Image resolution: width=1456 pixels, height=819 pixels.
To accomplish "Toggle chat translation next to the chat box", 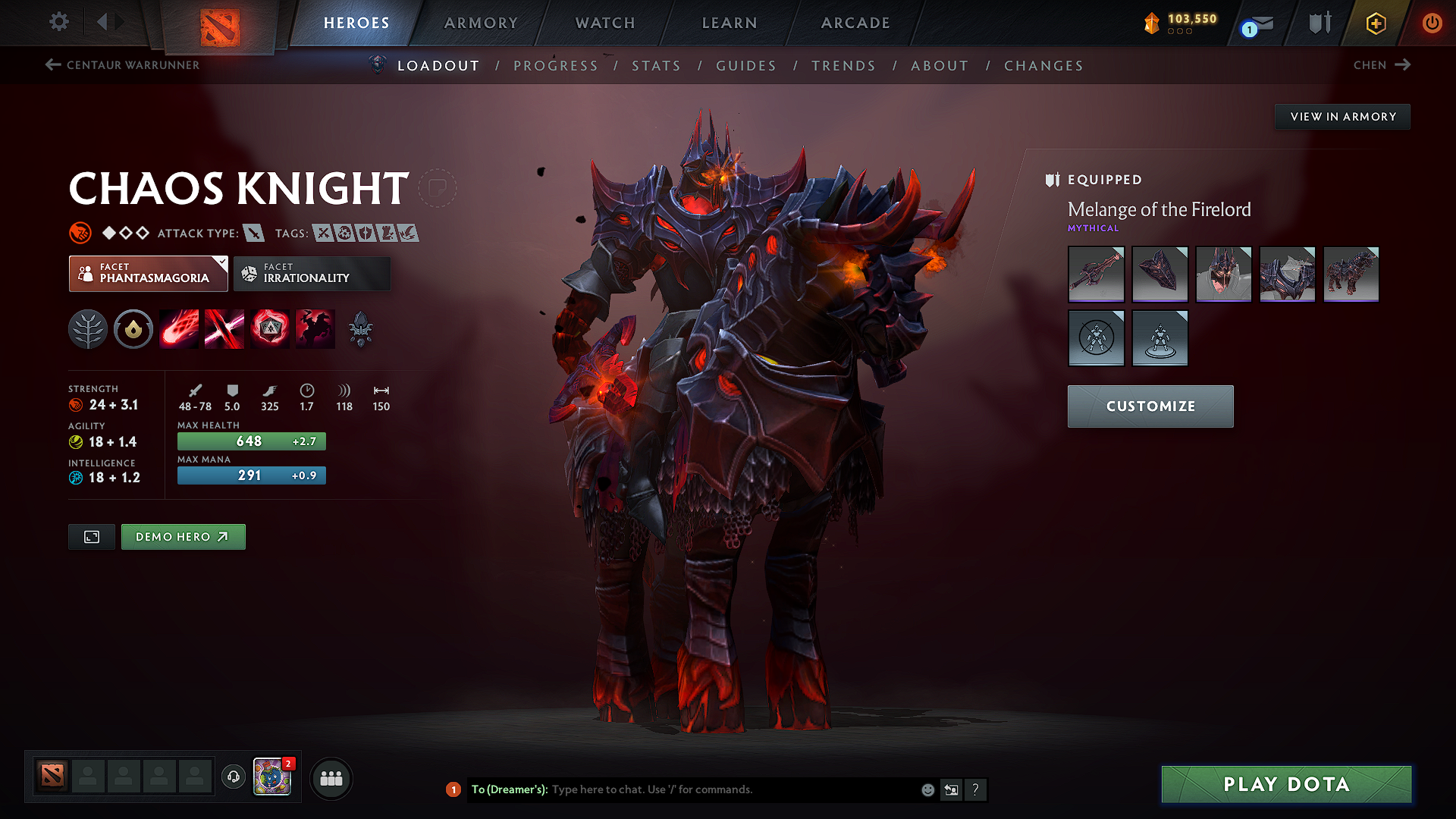I will [952, 789].
